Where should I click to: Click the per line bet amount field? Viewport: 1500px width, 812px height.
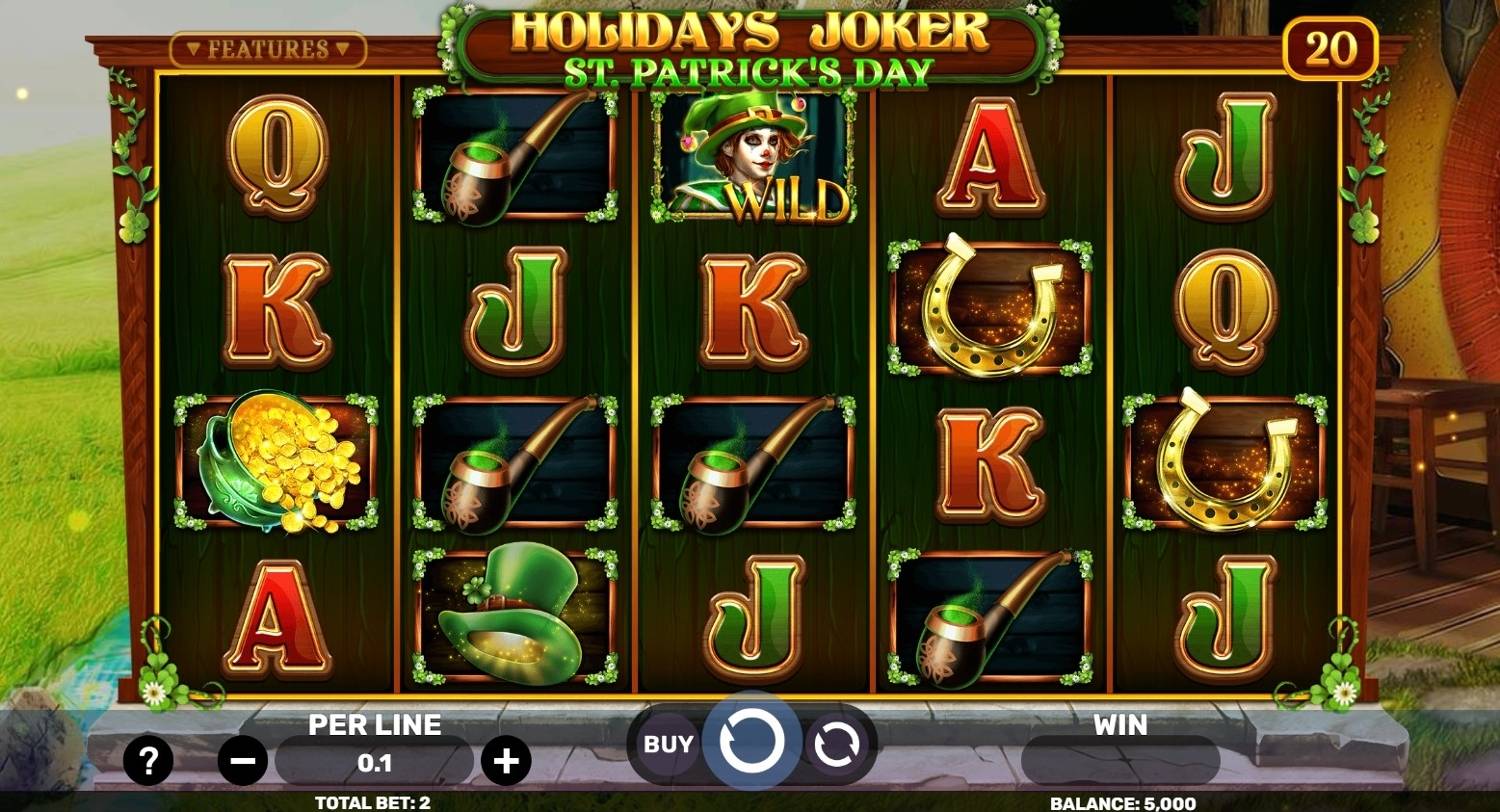coord(375,760)
